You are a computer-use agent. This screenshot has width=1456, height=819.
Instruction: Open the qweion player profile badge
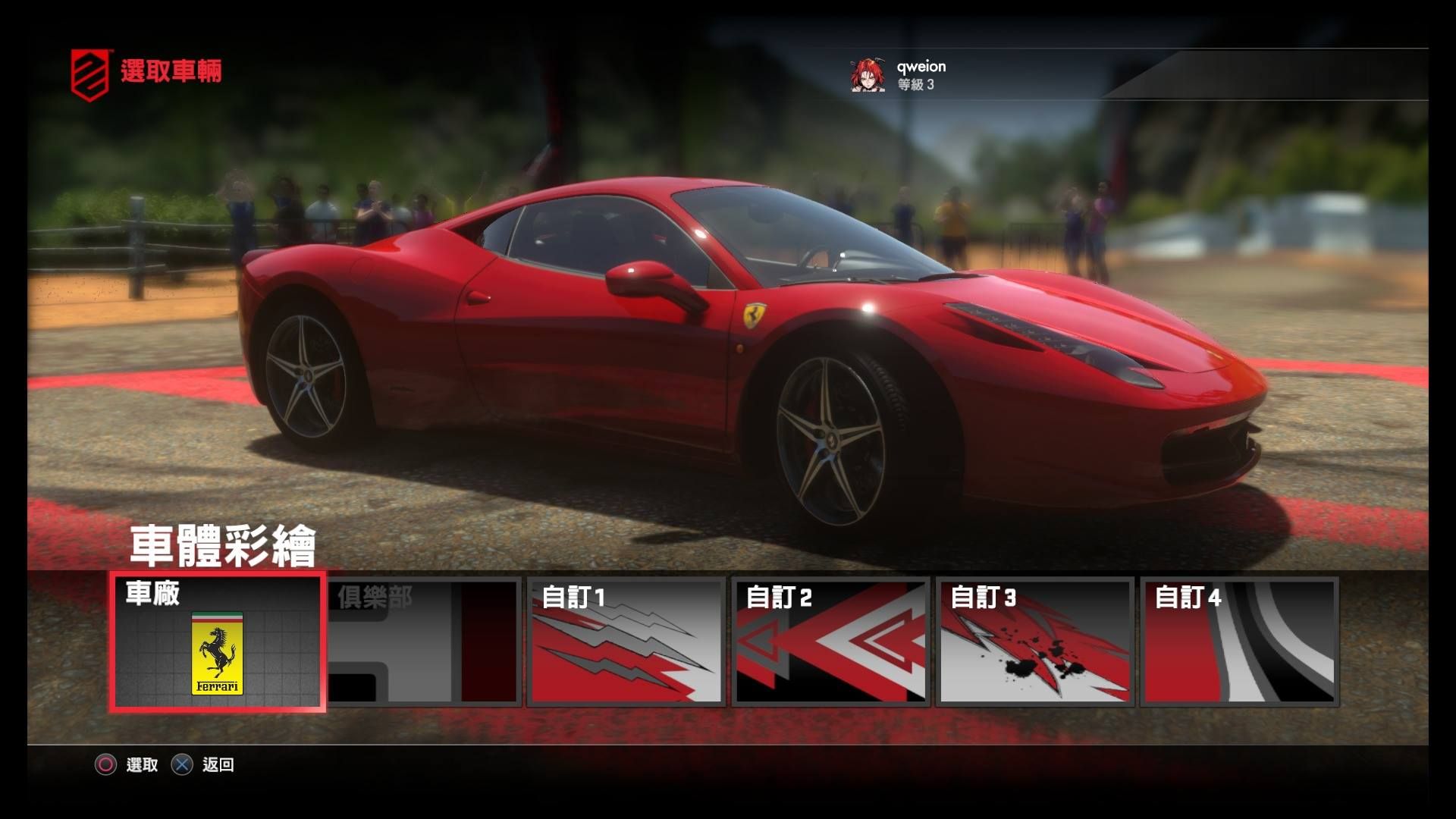pyautogui.click(x=899, y=75)
